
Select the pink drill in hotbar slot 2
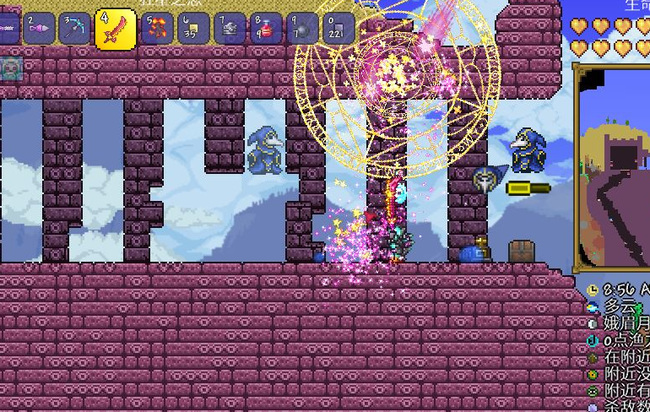(39, 28)
